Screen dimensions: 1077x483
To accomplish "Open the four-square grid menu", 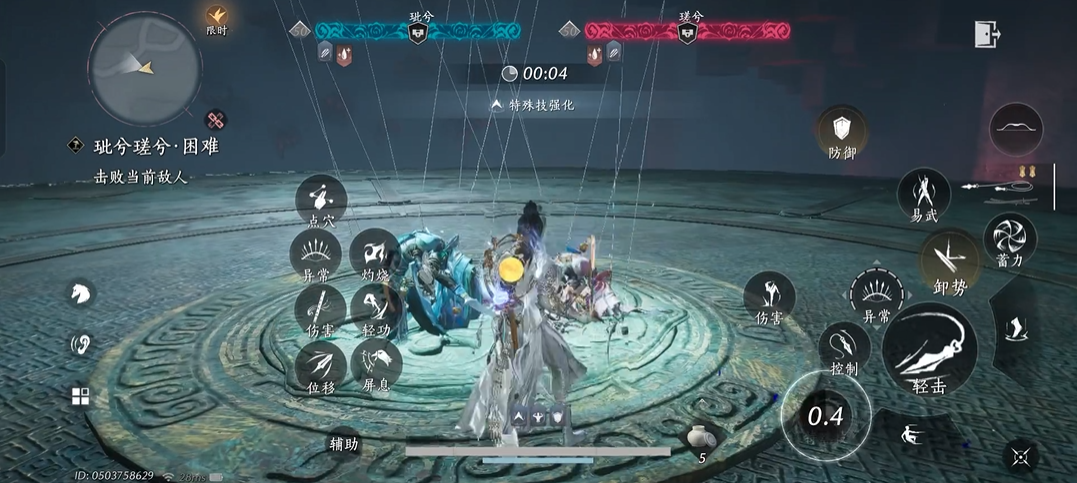I will pyautogui.click(x=80, y=396).
